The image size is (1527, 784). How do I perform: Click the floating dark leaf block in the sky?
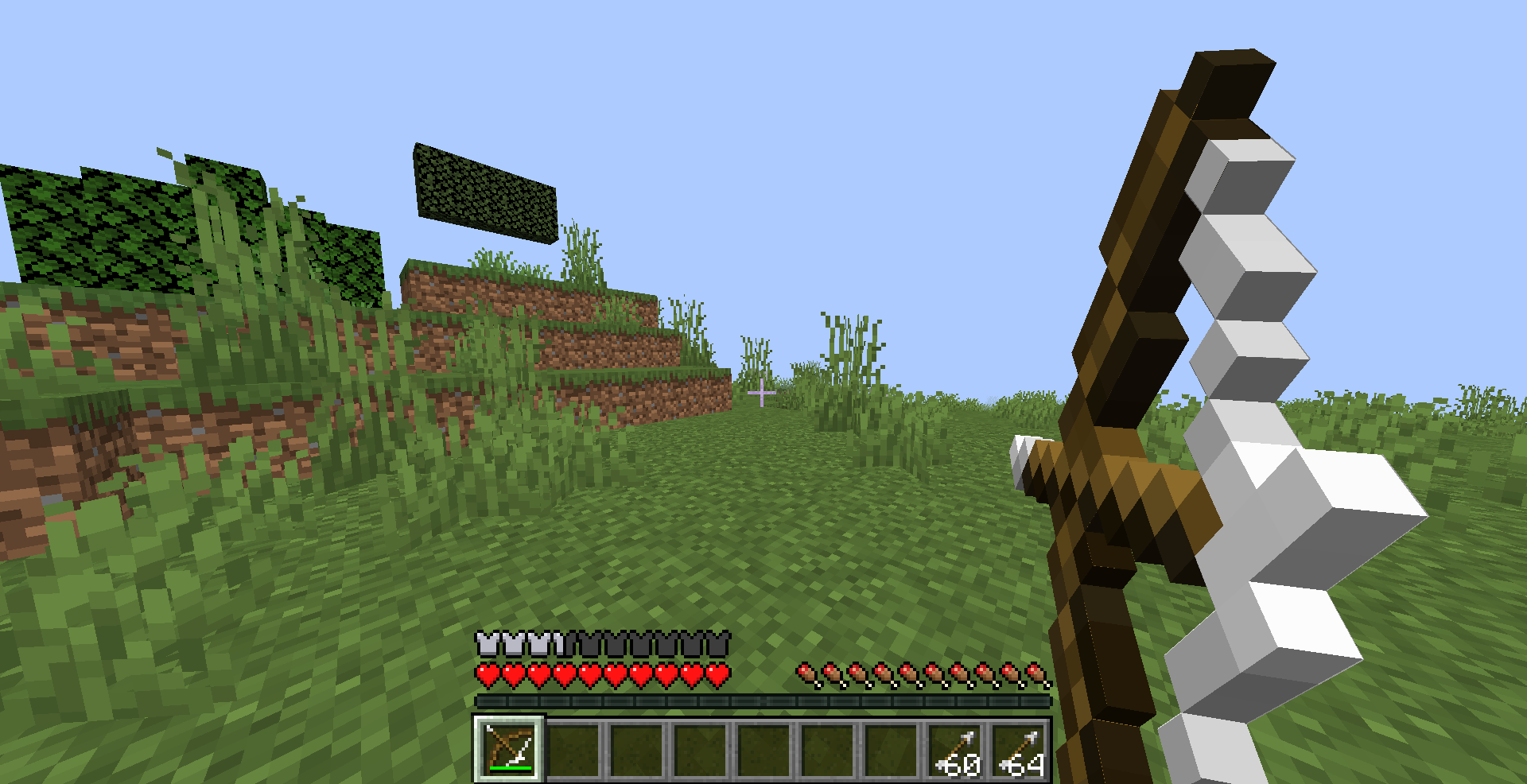[x=485, y=189]
